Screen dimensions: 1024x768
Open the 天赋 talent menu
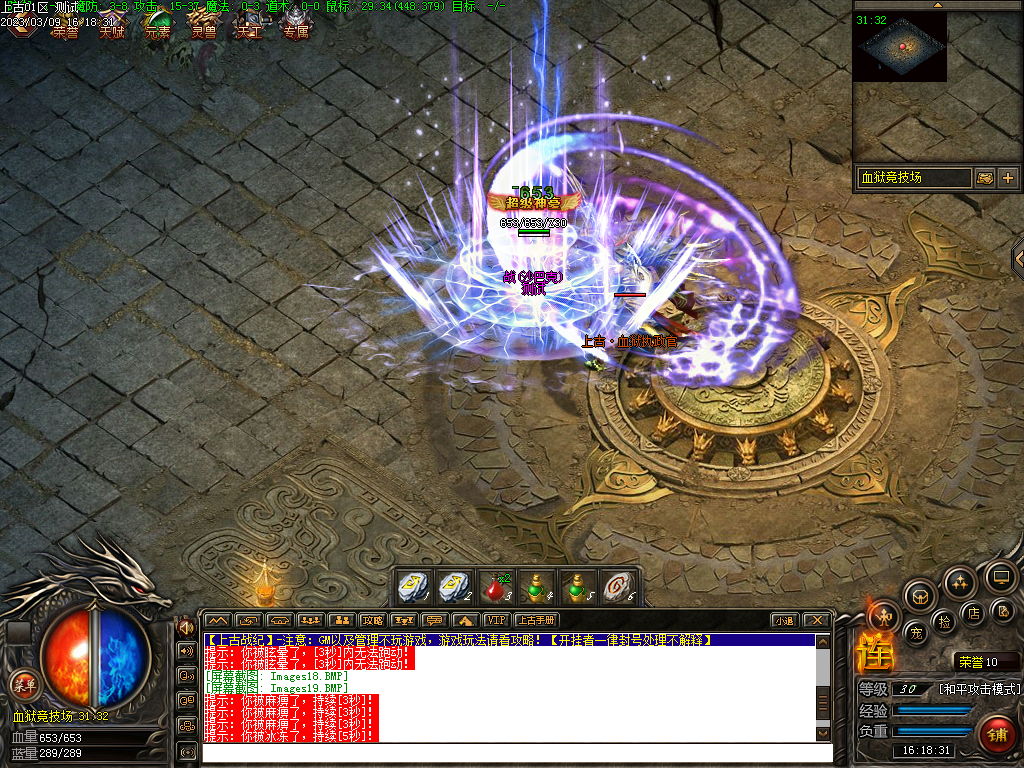(112, 25)
